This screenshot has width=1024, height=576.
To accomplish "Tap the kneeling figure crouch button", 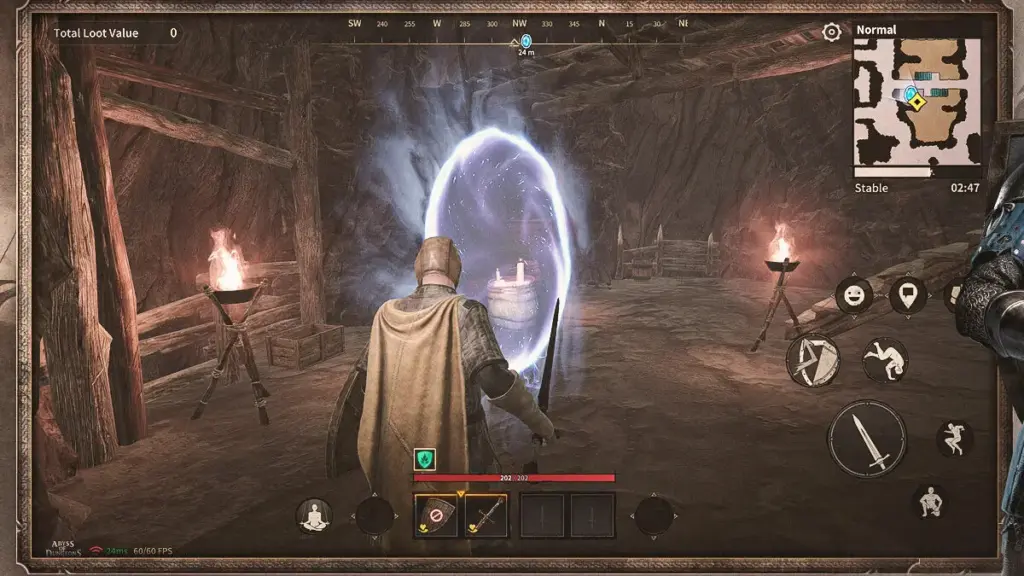I will click(930, 501).
